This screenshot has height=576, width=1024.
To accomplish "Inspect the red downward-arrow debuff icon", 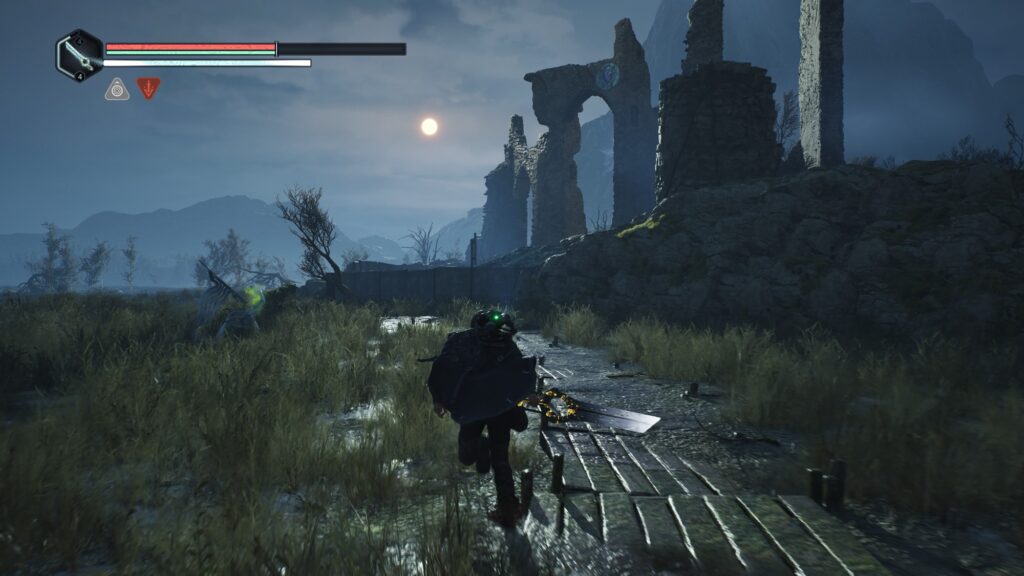I will (x=148, y=88).
